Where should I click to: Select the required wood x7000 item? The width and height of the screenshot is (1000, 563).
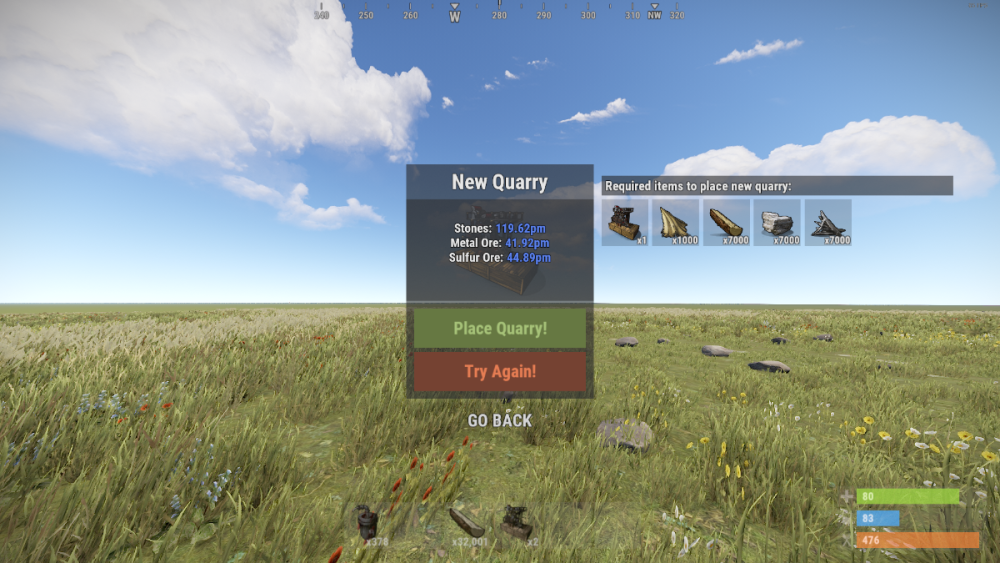727,222
